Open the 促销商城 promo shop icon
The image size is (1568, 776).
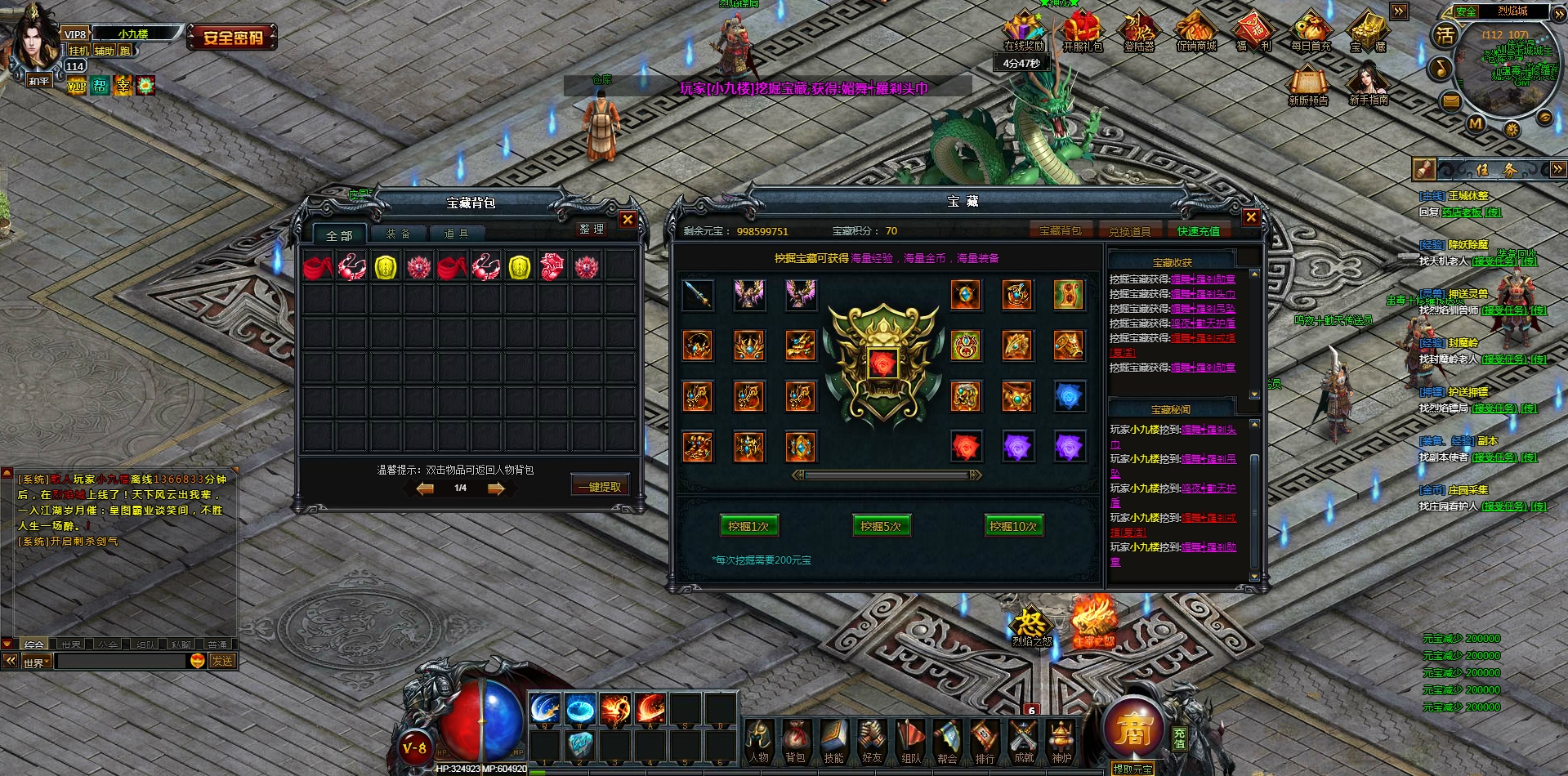[x=1196, y=33]
